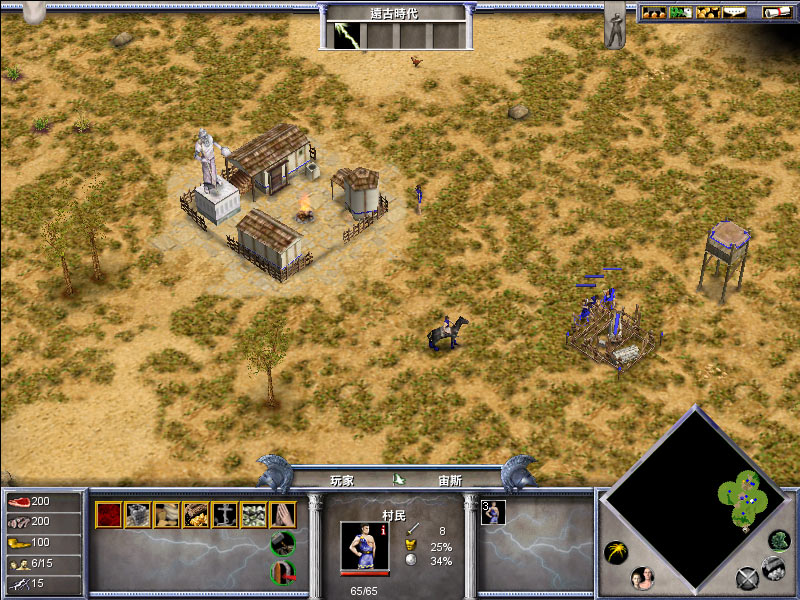The image size is (800, 600).
Task: Activate the yellow flare signal button
Action: tap(616, 552)
